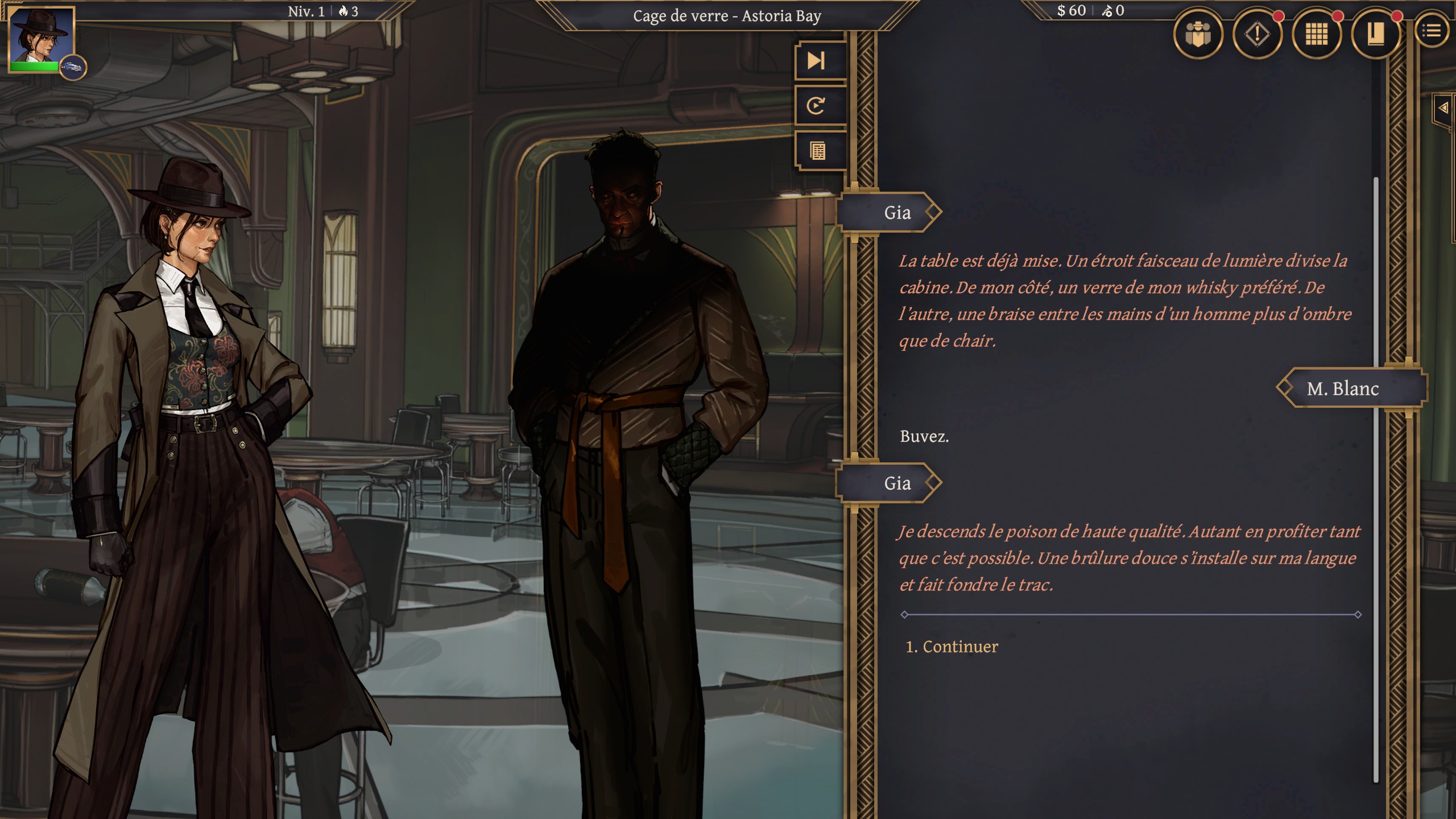Activate the circular-arrow auto-play button

[817, 106]
